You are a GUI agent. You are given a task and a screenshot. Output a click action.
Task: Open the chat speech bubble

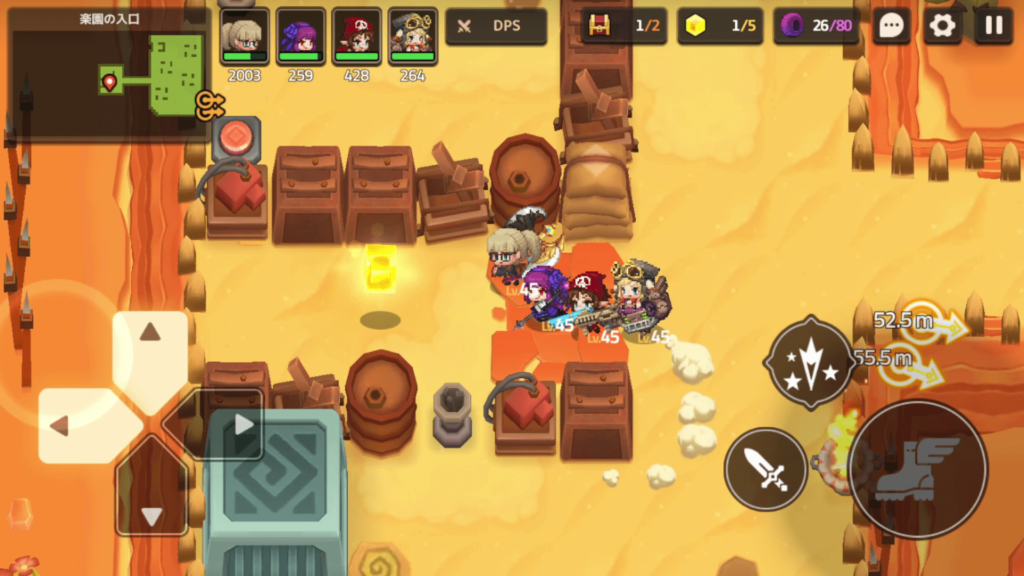[x=891, y=27]
